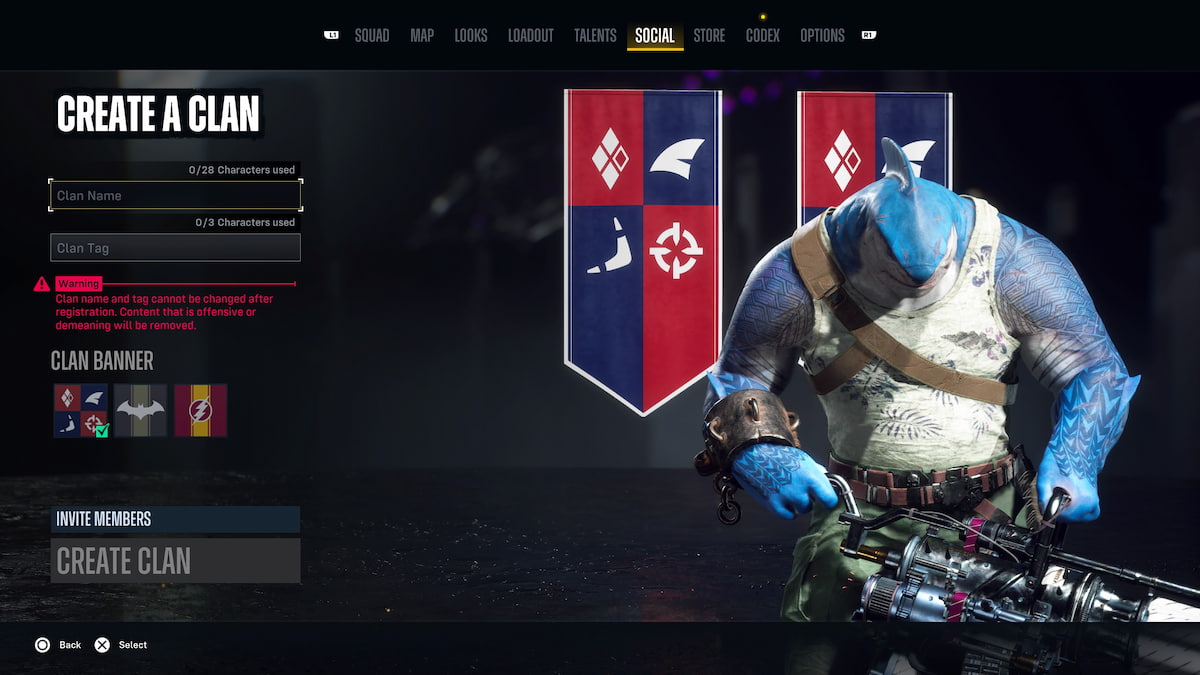The height and width of the screenshot is (675, 1200).
Task: Open the Store tab
Action: click(709, 36)
